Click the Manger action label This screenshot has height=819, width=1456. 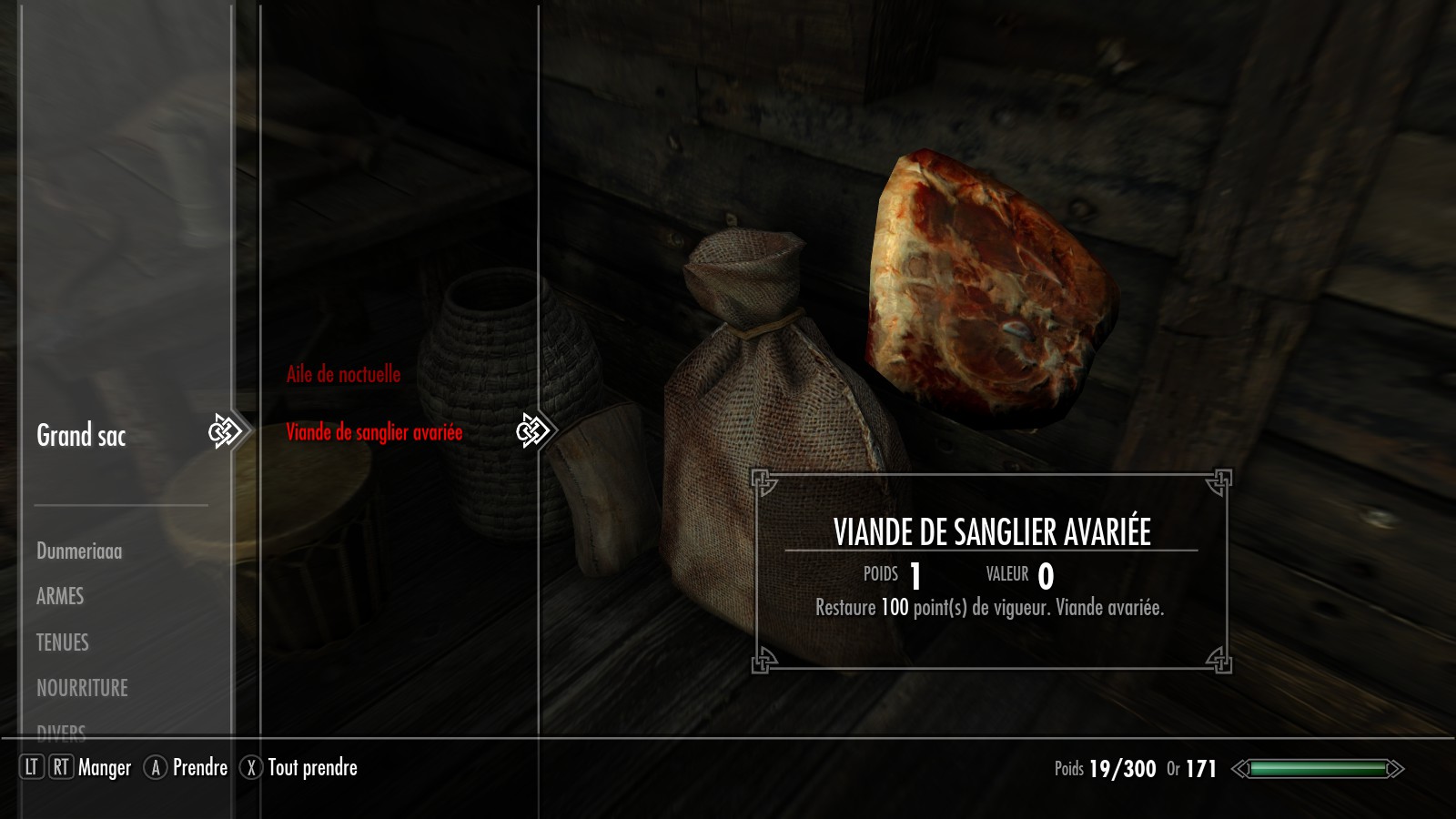tap(105, 768)
